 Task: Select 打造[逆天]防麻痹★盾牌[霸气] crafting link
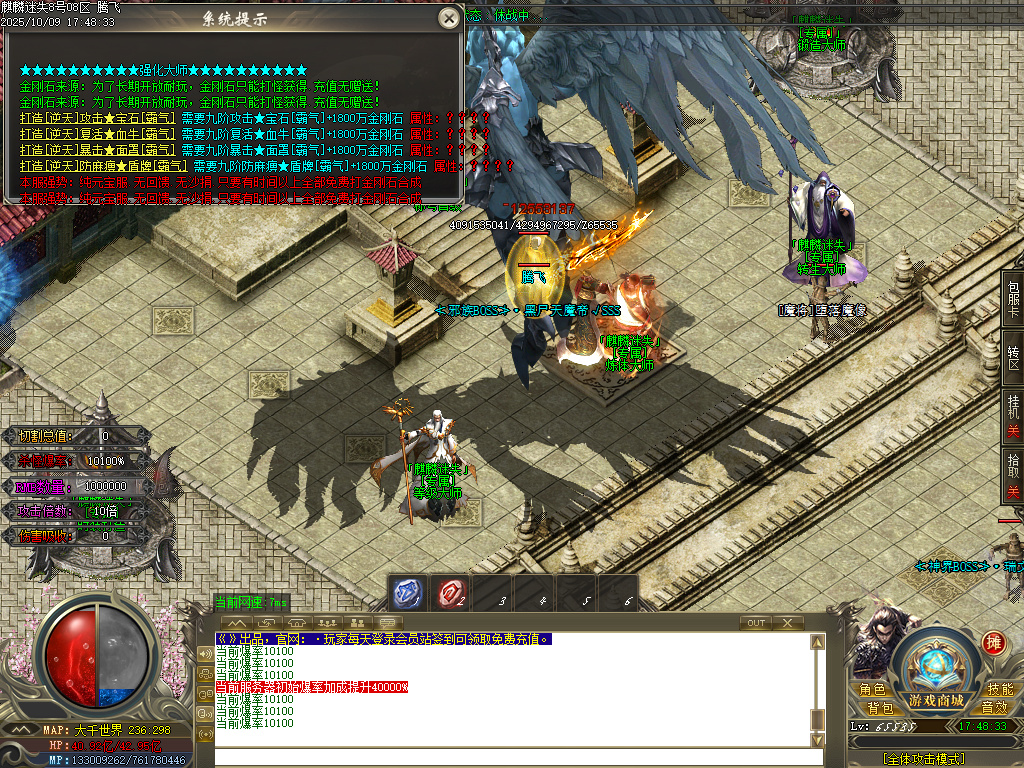pyautogui.click(x=104, y=166)
